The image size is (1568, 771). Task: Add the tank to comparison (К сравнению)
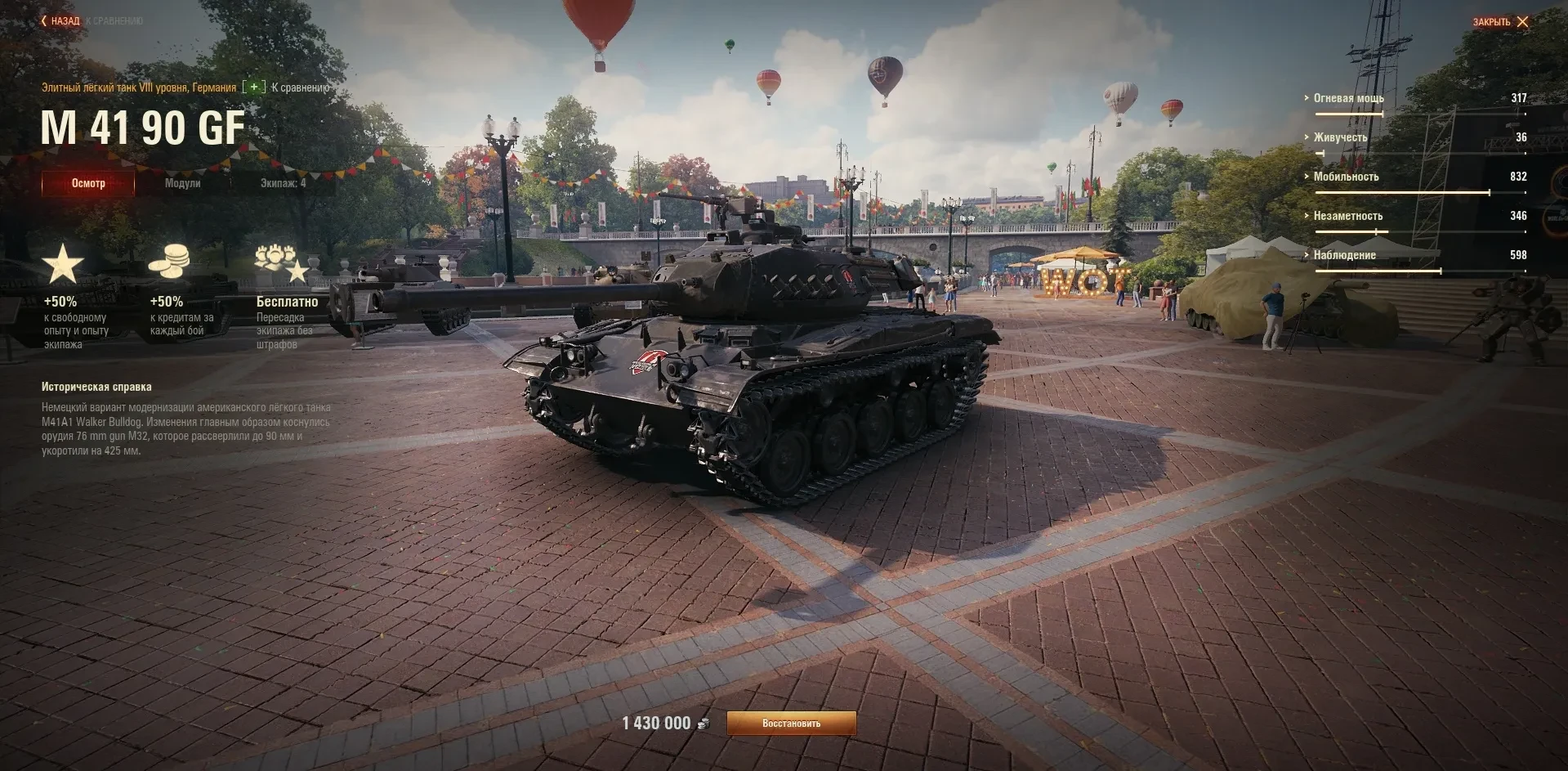[x=290, y=87]
